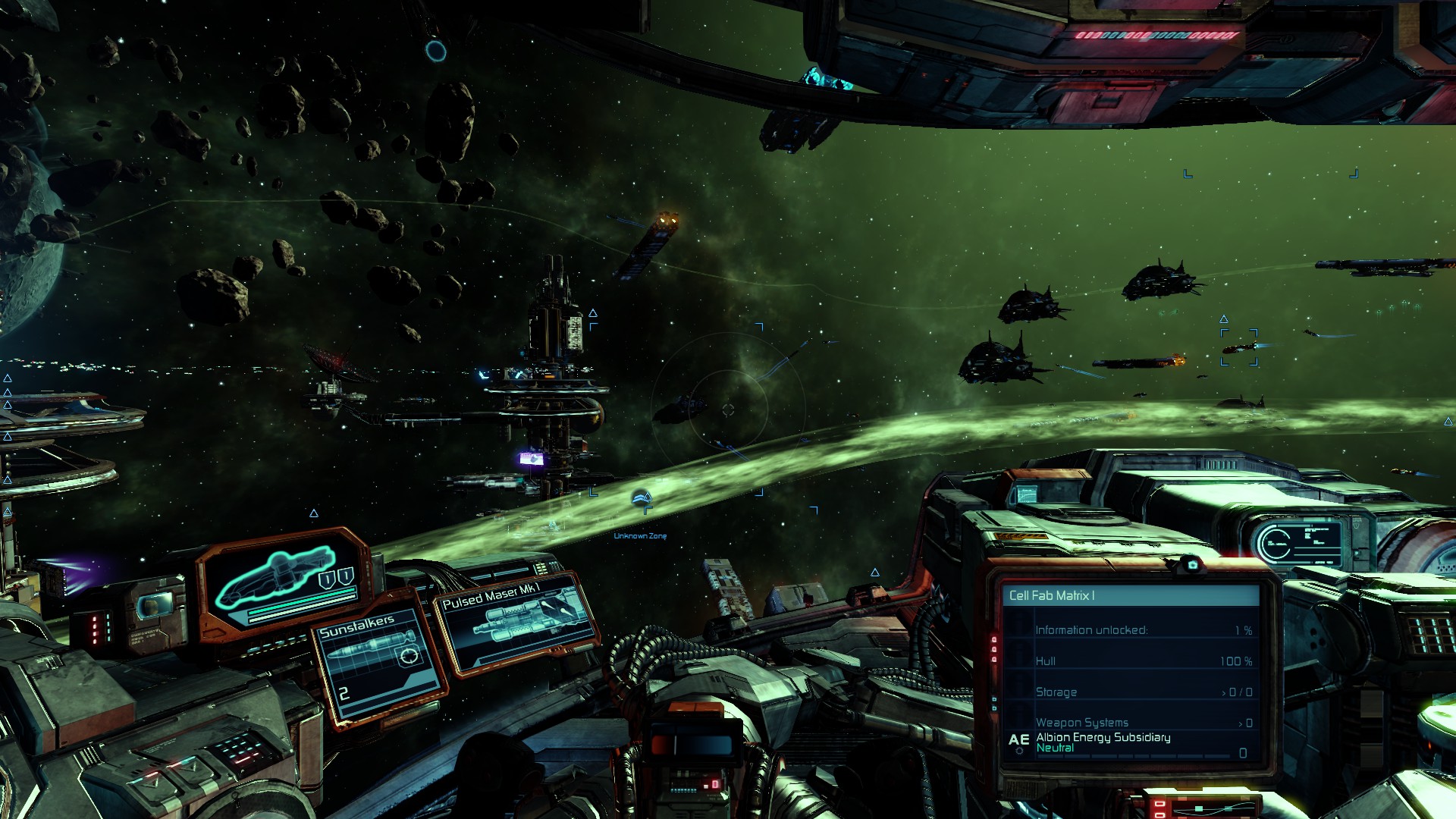This screenshot has width=1456, height=819.
Task: Open the Cell Fab Matrix I target panel
Action: (1130, 596)
